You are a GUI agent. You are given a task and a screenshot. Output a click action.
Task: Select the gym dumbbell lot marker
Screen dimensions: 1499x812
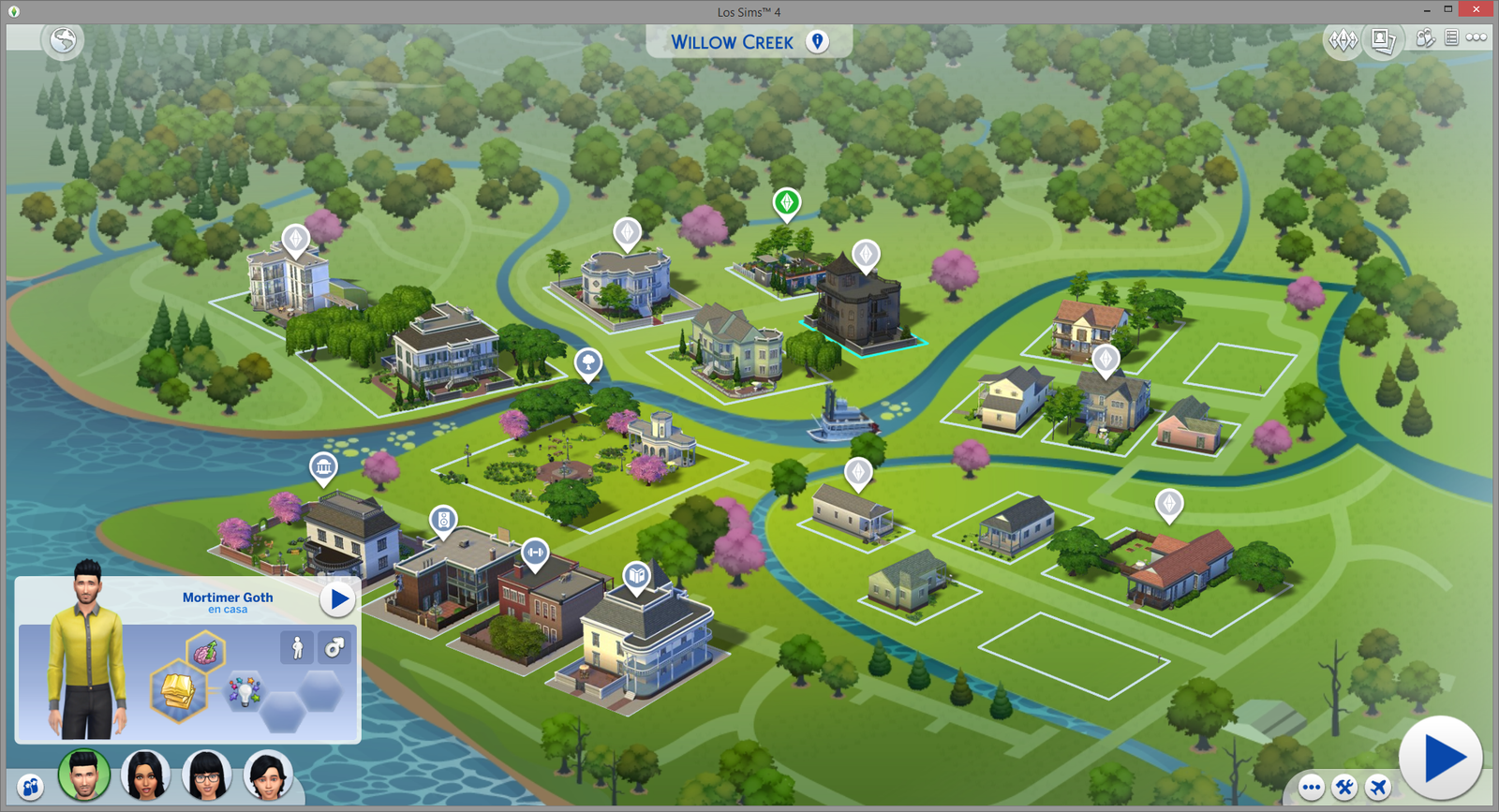click(535, 553)
